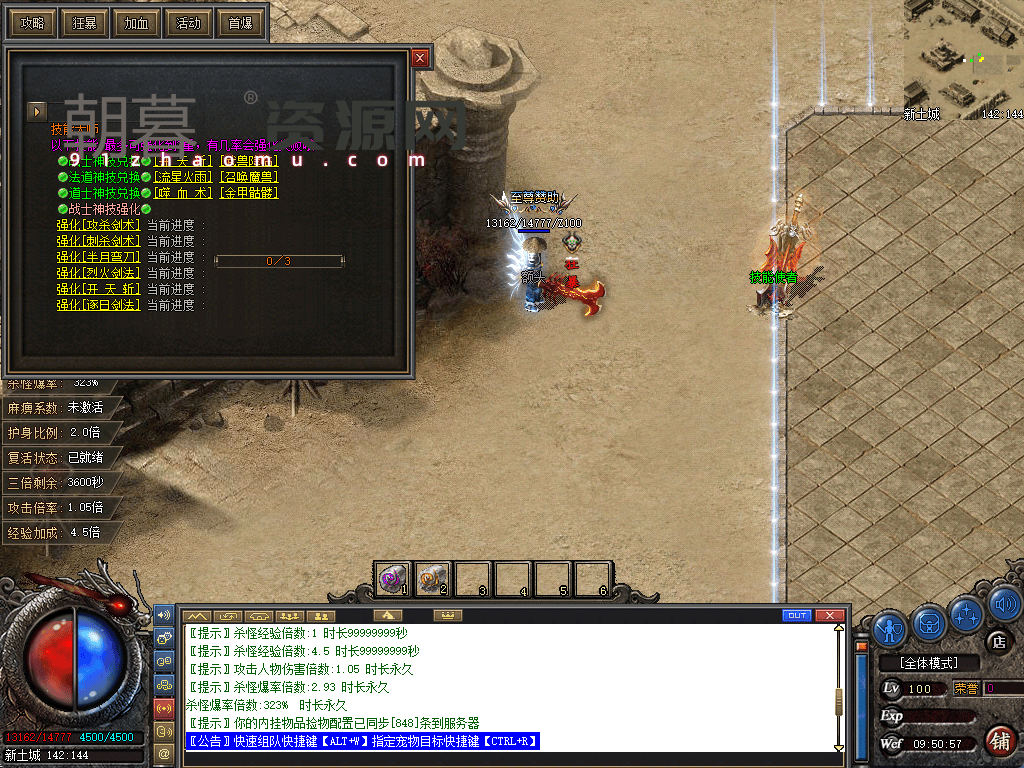
Task: Open the 首爆 first-drop menu
Action: click(x=240, y=23)
